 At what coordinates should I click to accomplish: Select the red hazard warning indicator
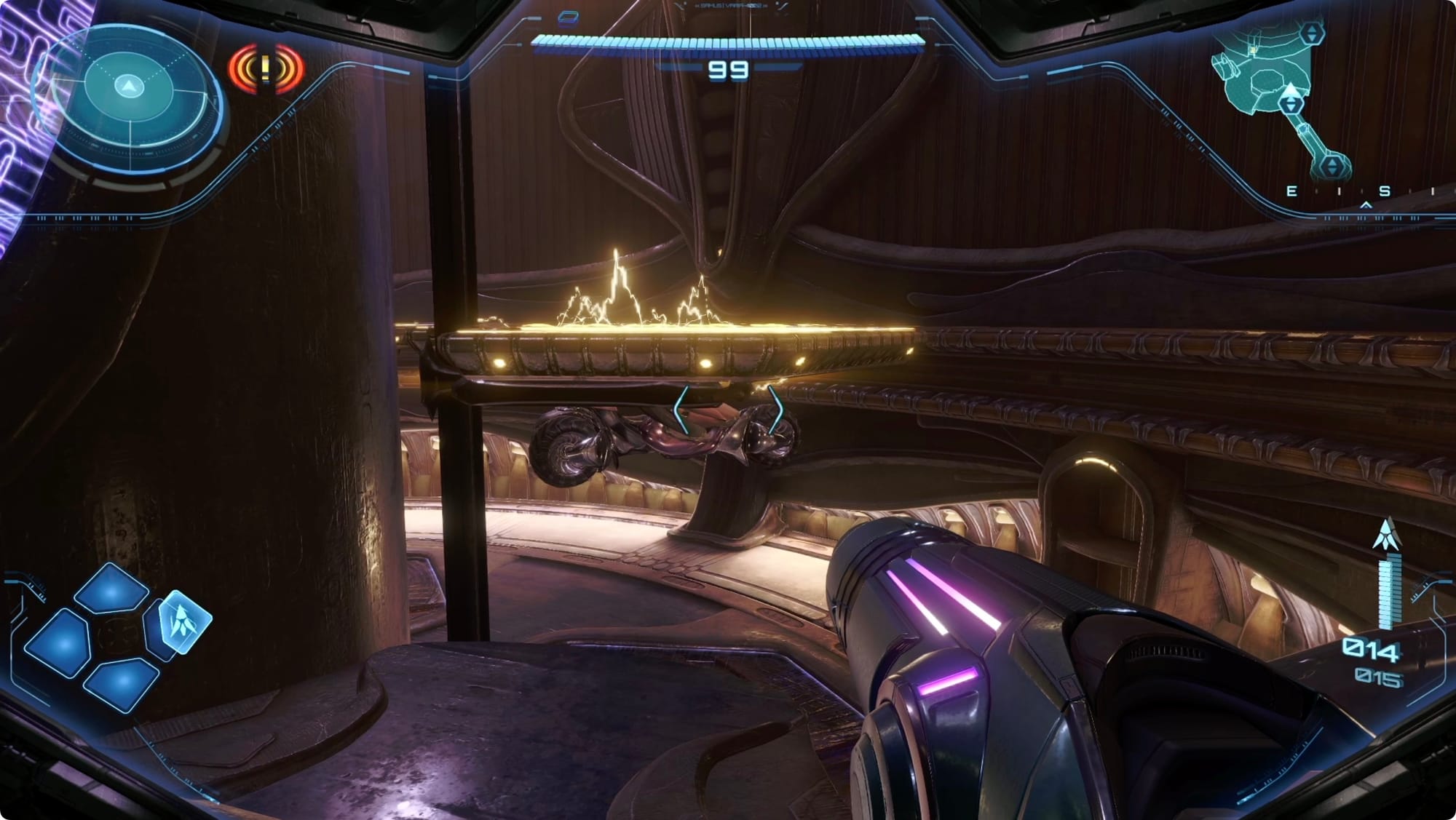(266, 70)
